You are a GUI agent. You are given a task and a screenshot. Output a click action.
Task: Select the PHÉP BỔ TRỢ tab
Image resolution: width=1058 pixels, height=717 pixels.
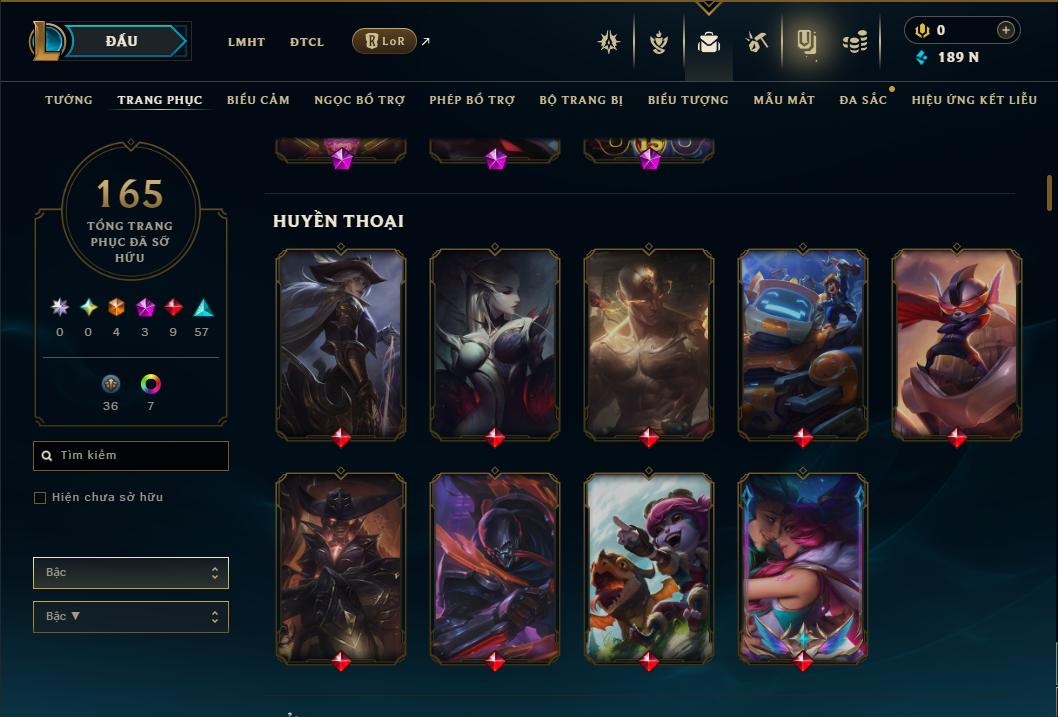[472, 100]
